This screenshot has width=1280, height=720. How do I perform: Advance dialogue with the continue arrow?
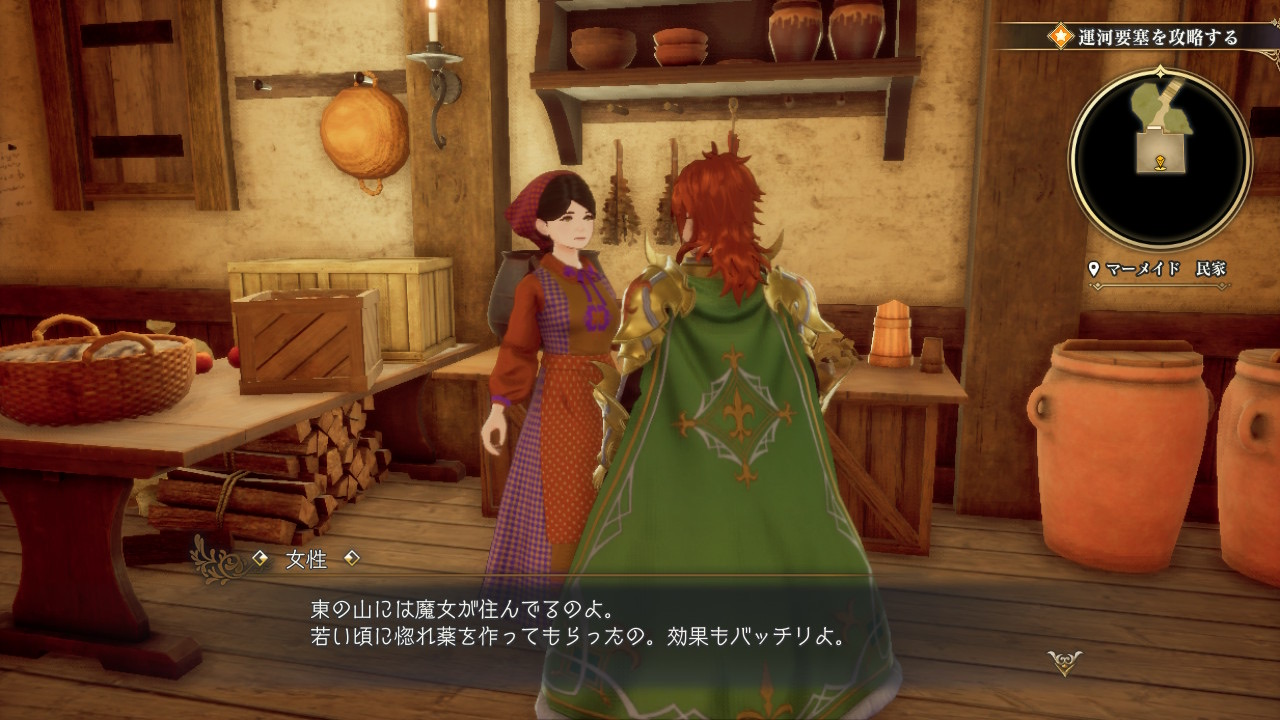(1063, 661)
